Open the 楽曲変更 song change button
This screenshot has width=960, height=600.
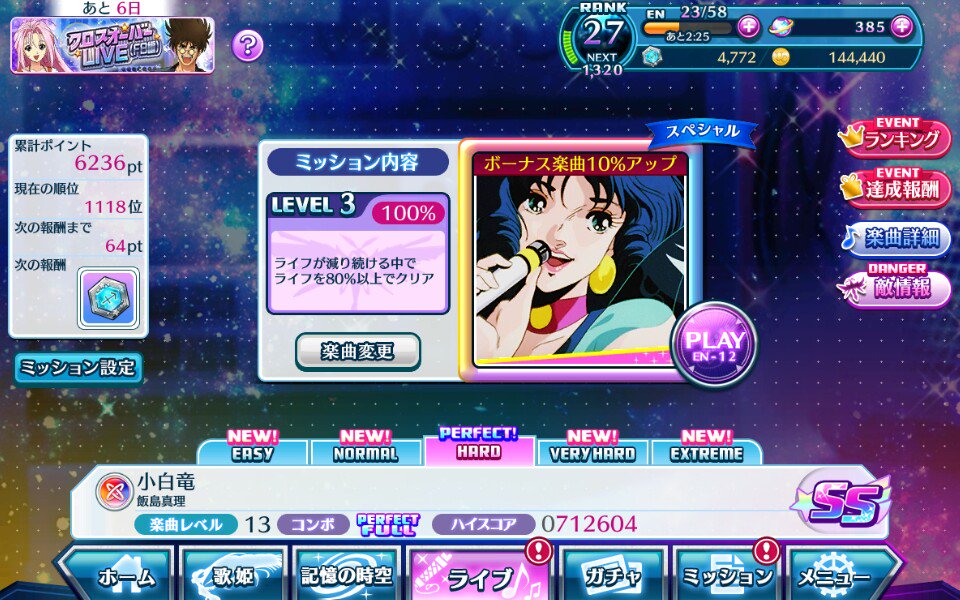(x=357, y=351)
